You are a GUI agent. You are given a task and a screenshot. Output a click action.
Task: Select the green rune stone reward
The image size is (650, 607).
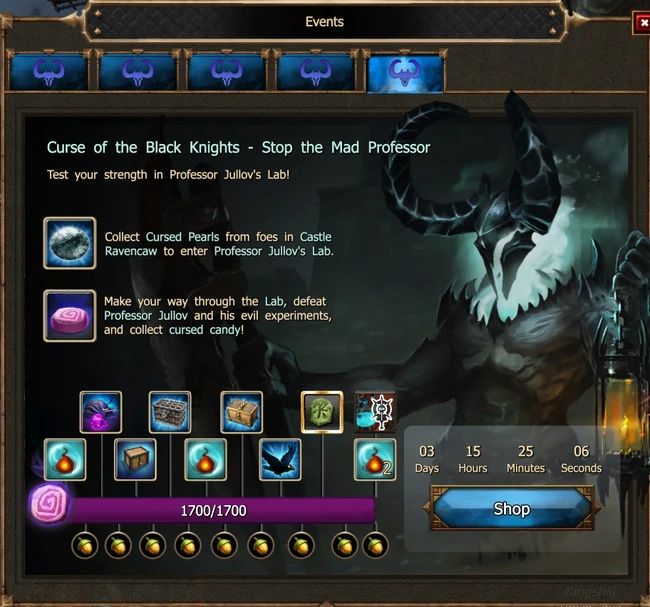[x=322, y=412]
